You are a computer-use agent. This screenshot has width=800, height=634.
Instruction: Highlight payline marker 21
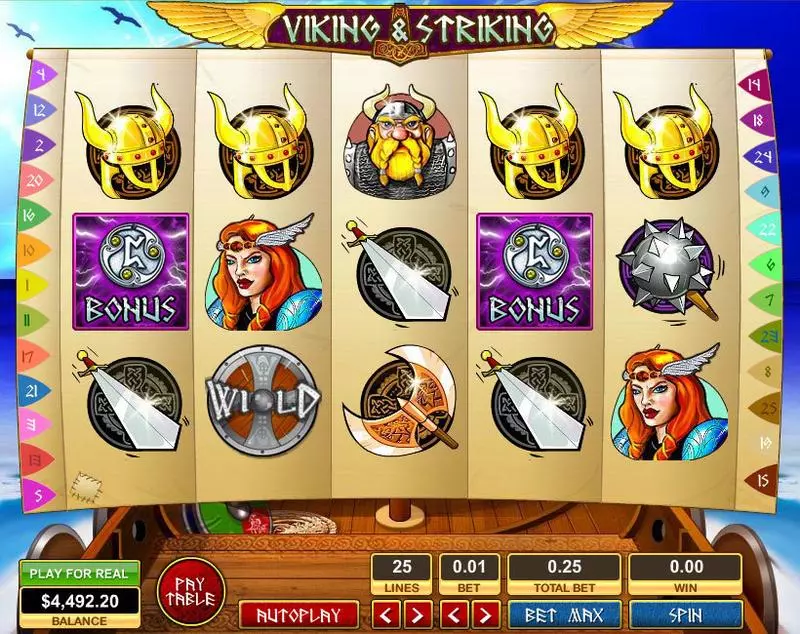point(33,389)
